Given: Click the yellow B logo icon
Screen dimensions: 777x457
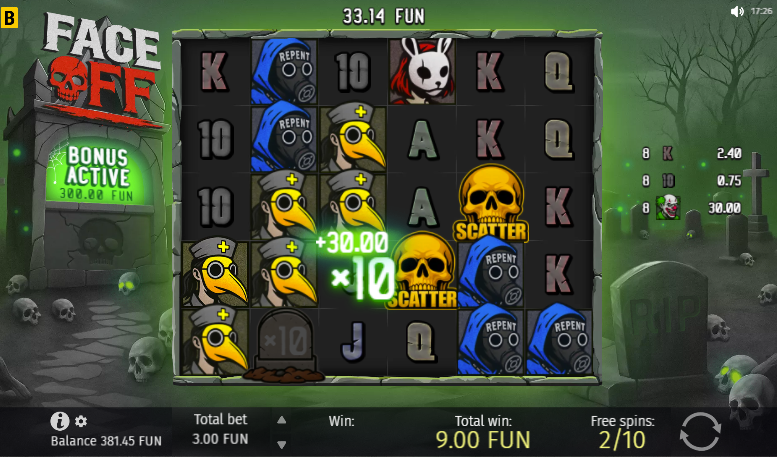Looking at the screenshot, I should pyautogui.click(x=10, y=15).
